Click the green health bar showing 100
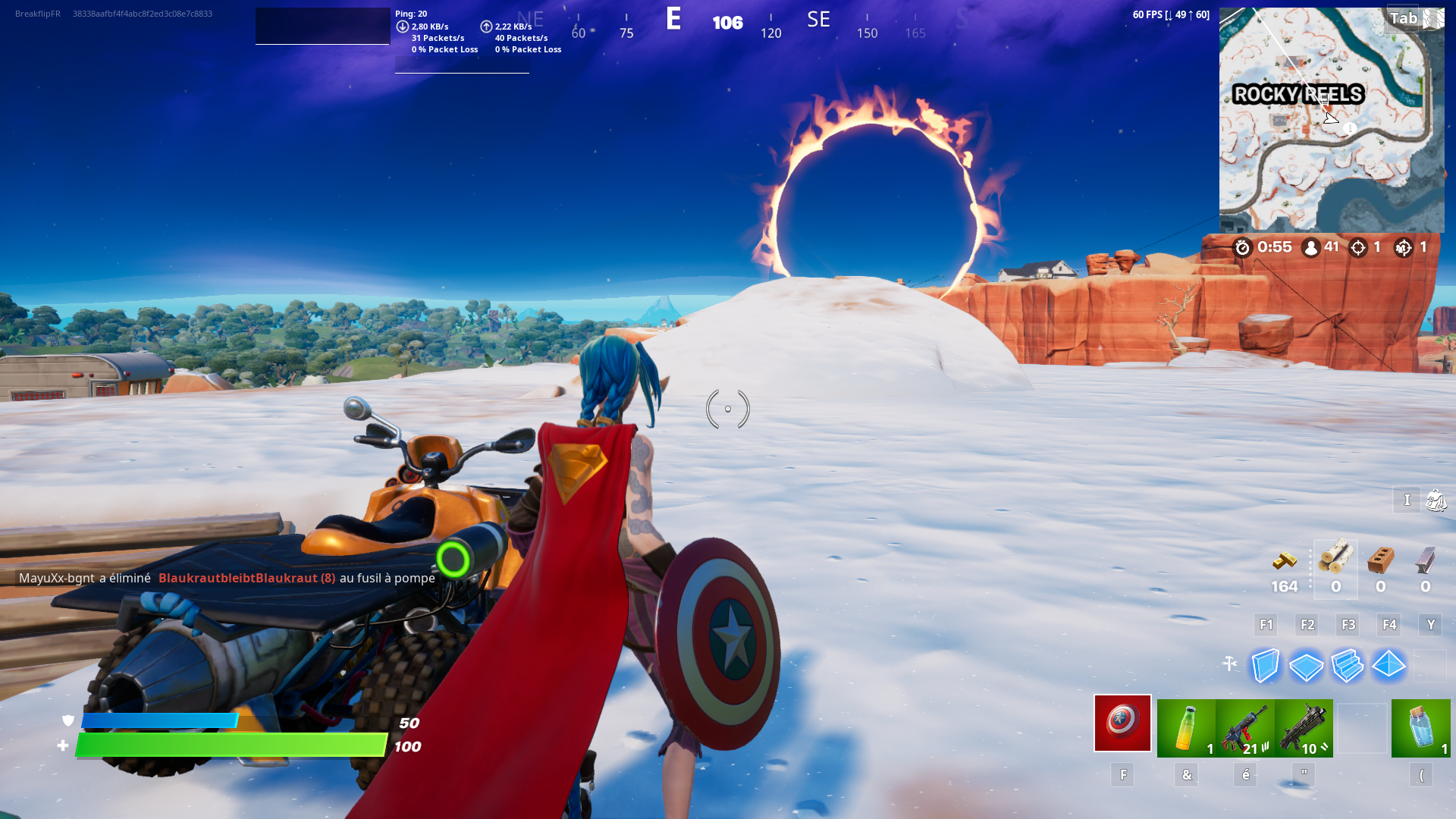The image size is (1456, 819). pos(227,745)
